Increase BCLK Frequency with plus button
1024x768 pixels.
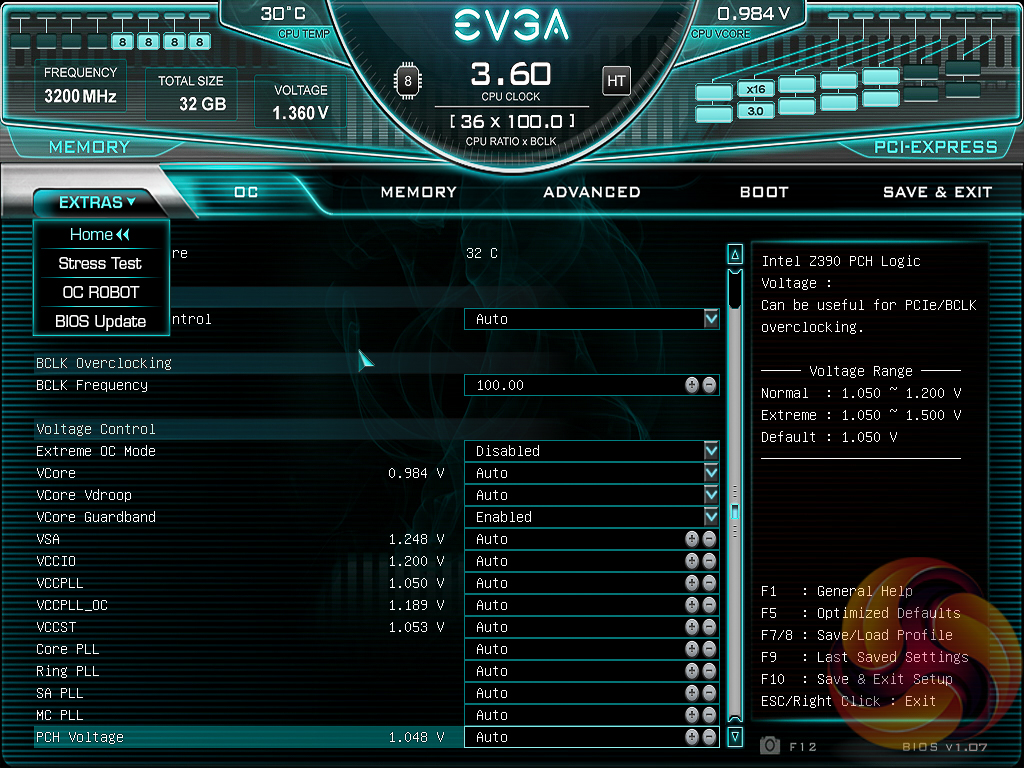(692, 385)
